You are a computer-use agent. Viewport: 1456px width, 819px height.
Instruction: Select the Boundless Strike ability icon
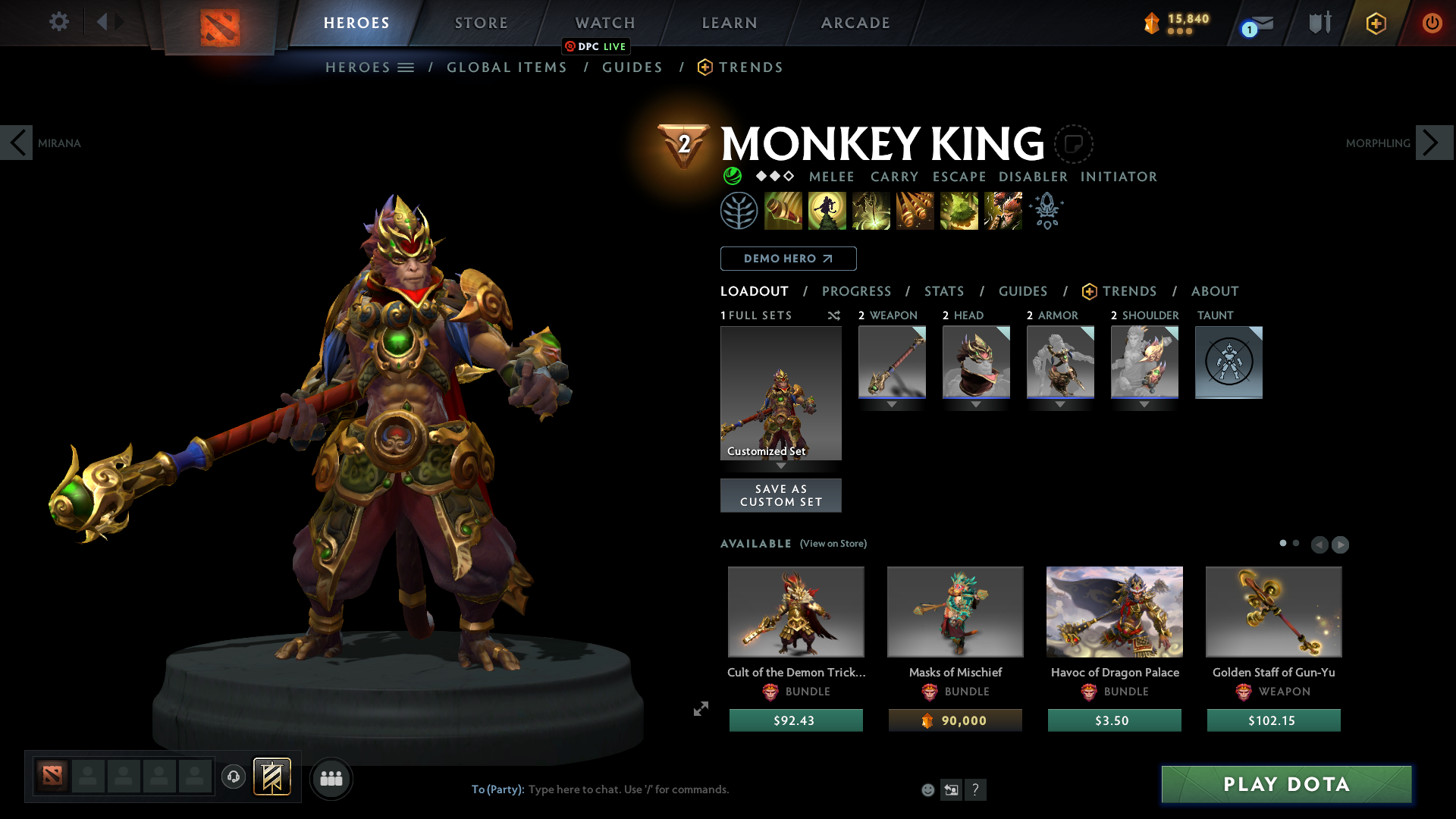point(784,211)
